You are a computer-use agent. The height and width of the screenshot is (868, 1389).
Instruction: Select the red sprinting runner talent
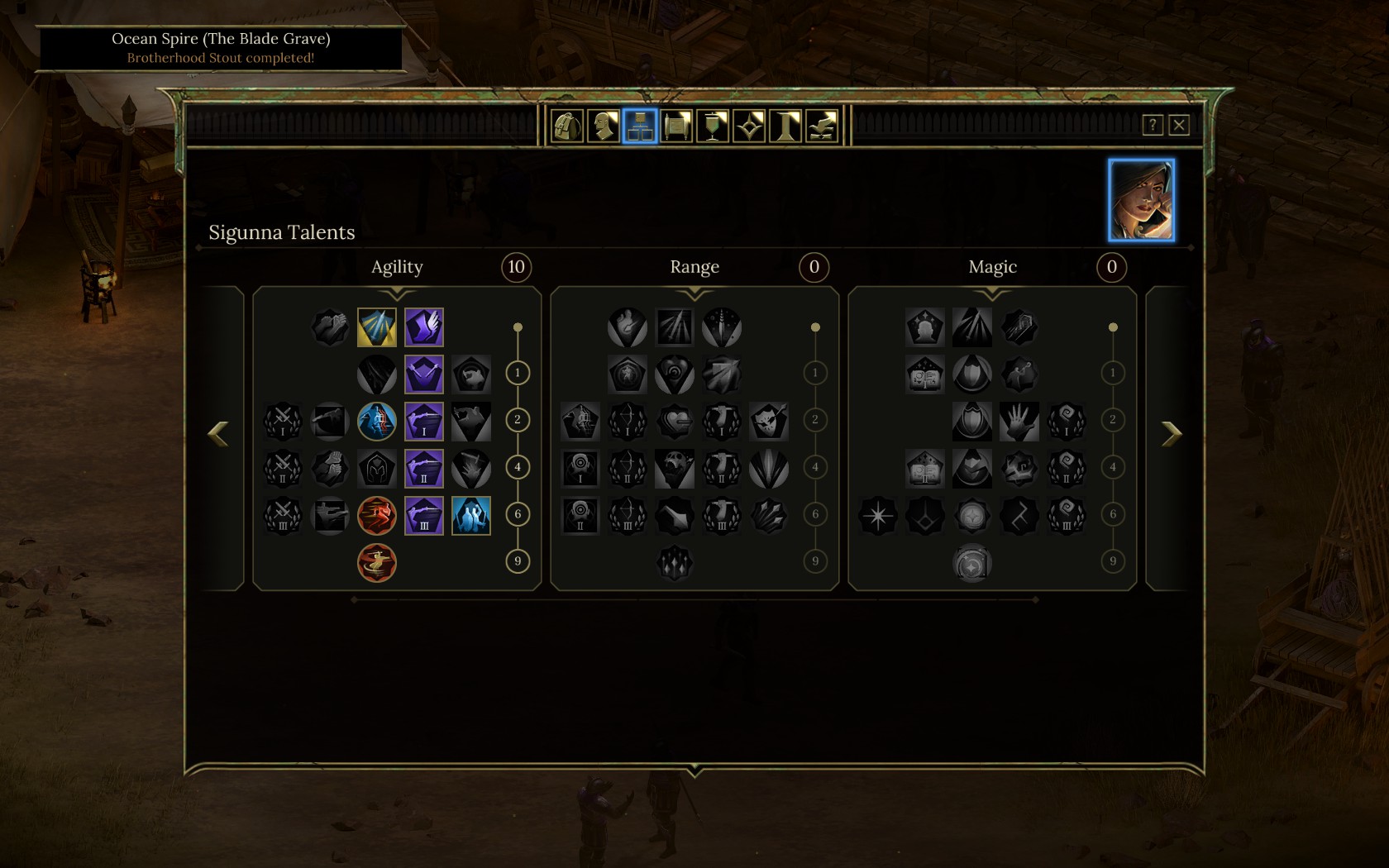(377, 516)
